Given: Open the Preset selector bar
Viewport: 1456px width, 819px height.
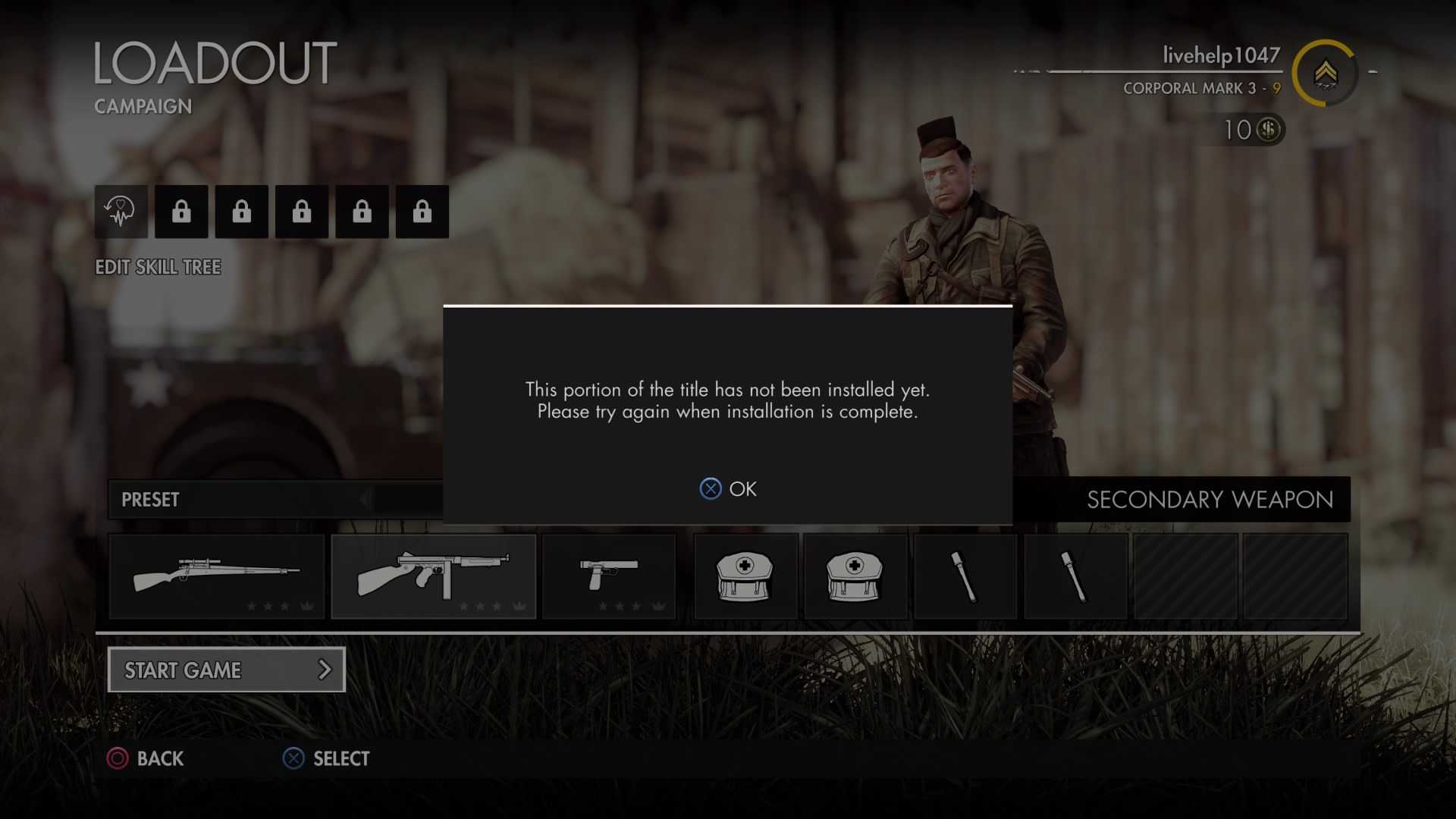Looking at the screenshot, I should pyautogui.click(x=275, y=500).
